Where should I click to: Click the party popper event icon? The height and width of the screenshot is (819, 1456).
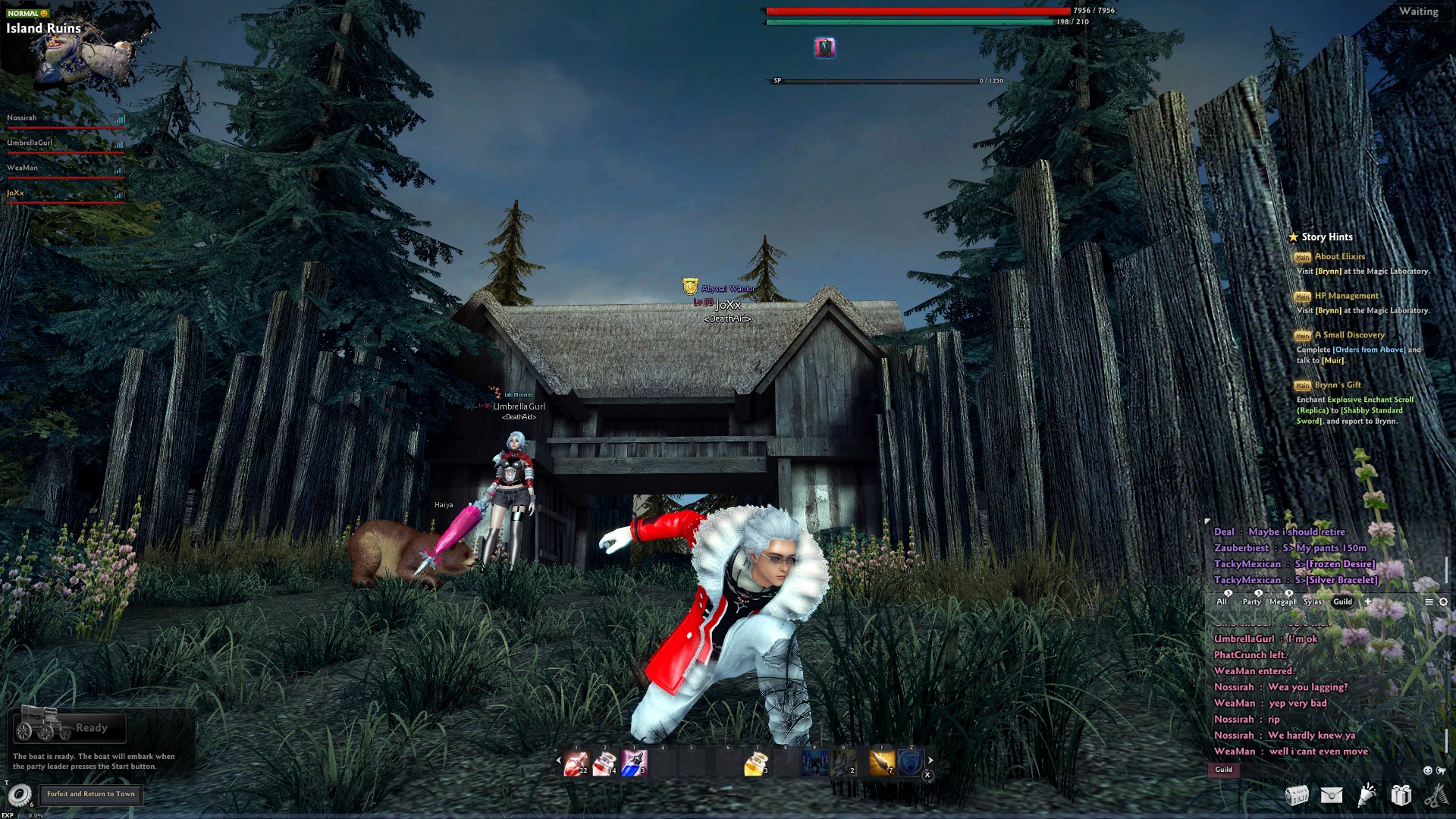(1367, 795)
